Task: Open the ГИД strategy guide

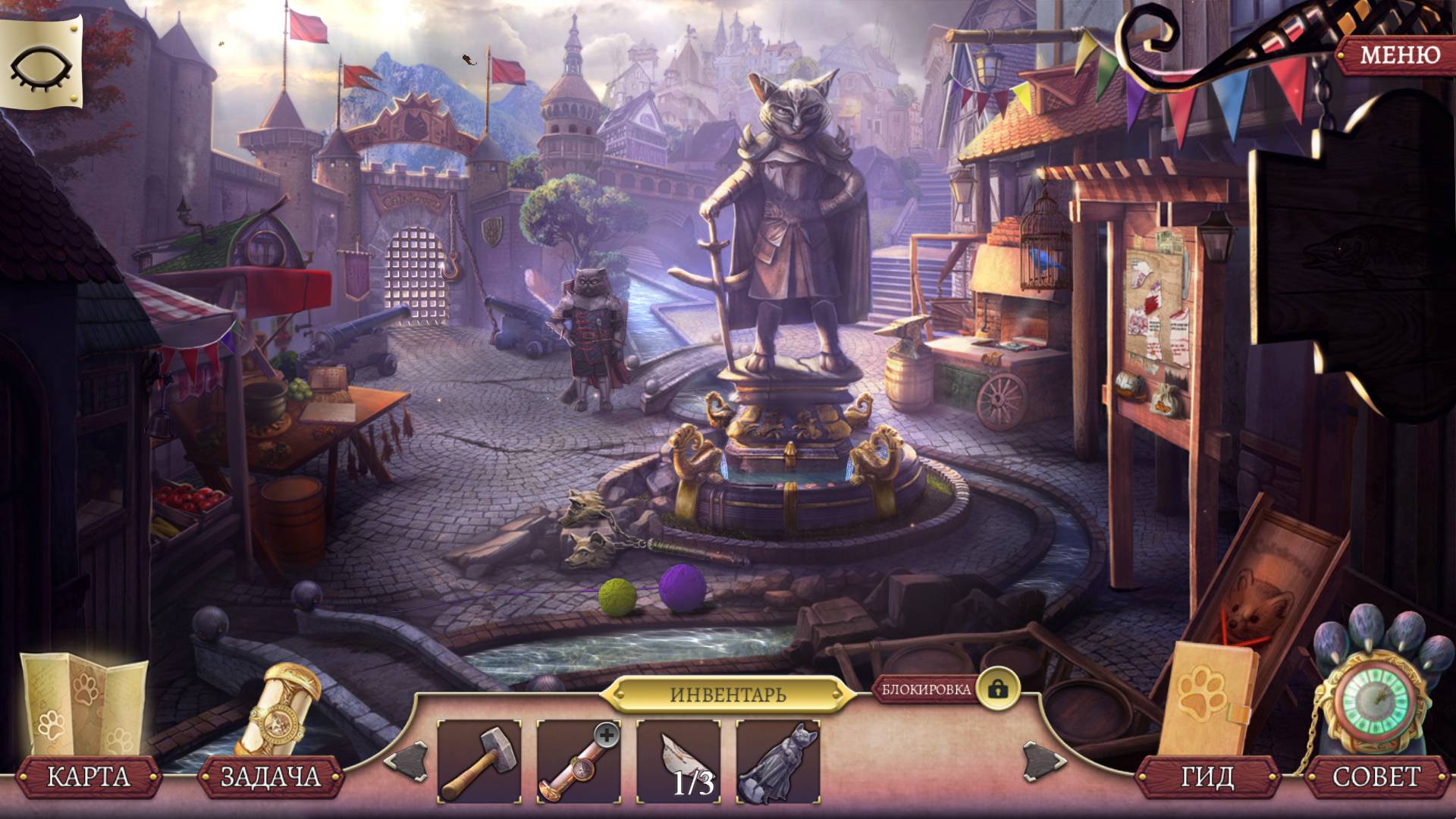Action: (1208, 776)
